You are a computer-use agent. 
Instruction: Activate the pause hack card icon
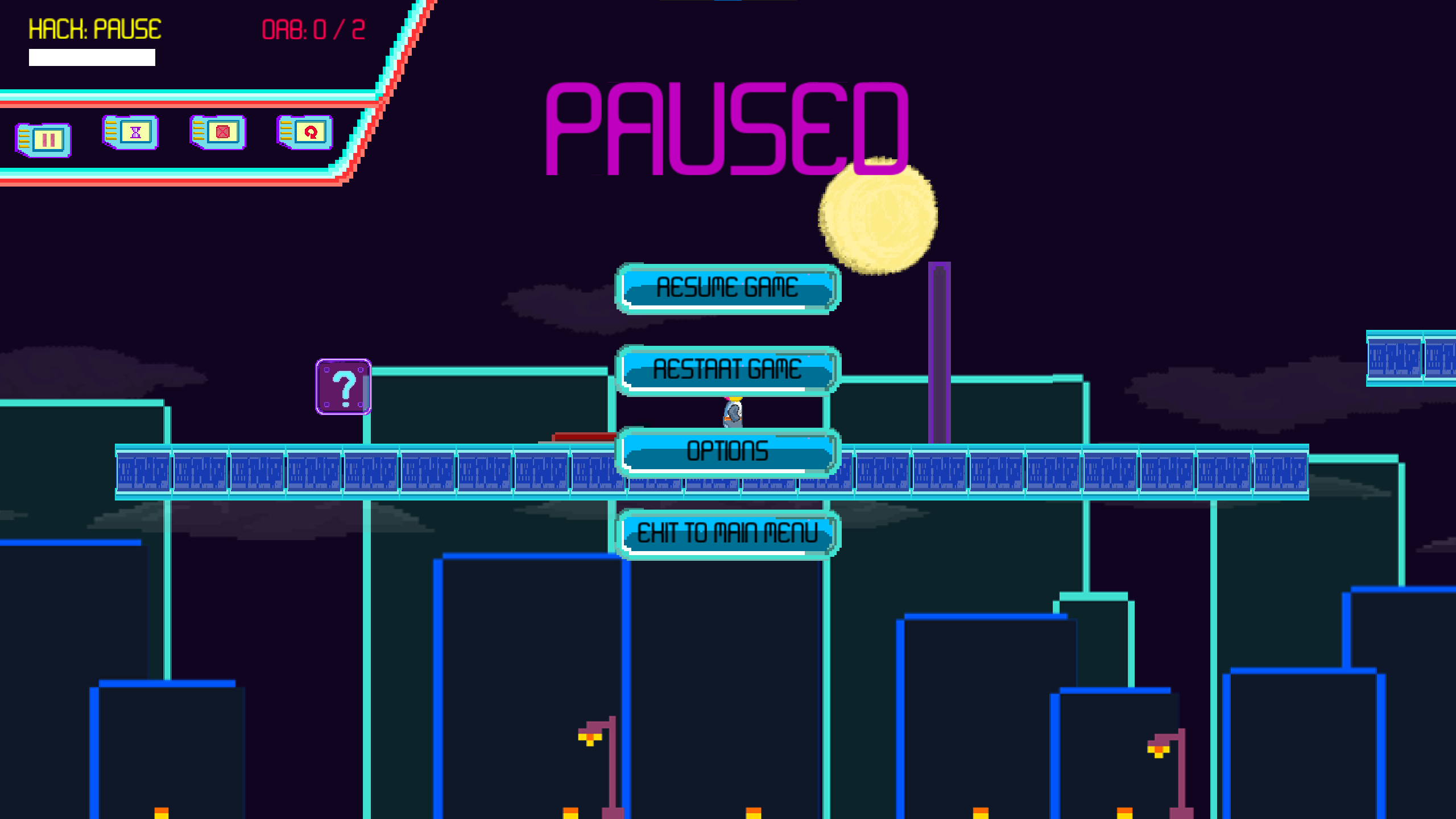click(x=44, y=140)
